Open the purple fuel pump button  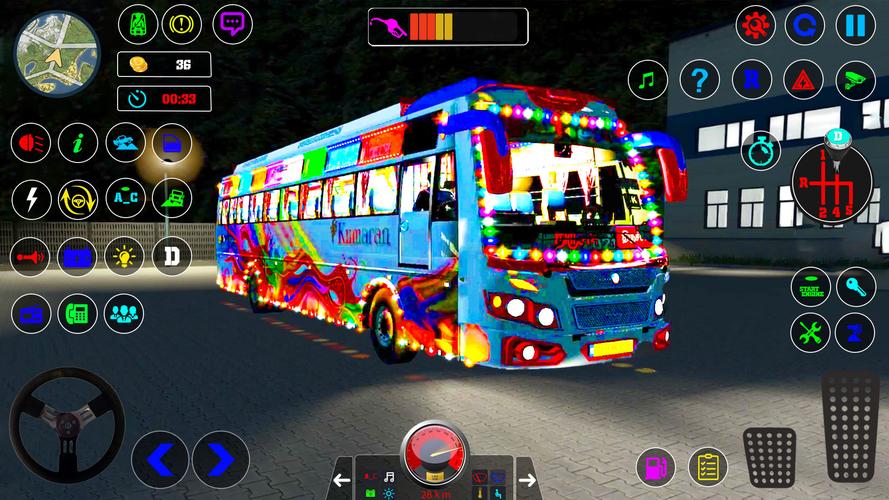(656, 466)
